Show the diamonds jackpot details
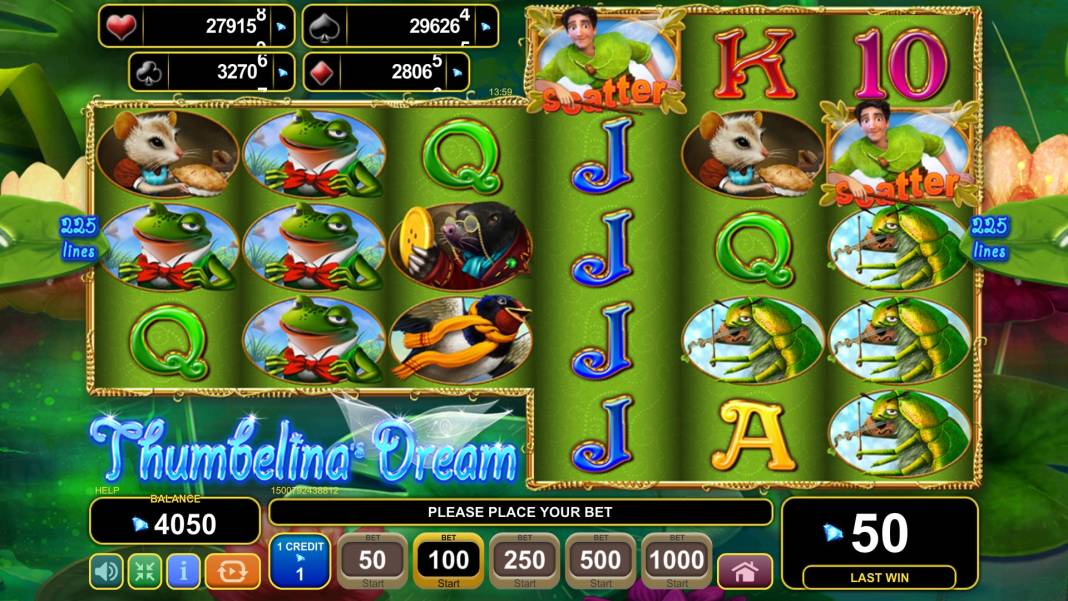This screenshot has width=1068, height=601. [399, 71]
